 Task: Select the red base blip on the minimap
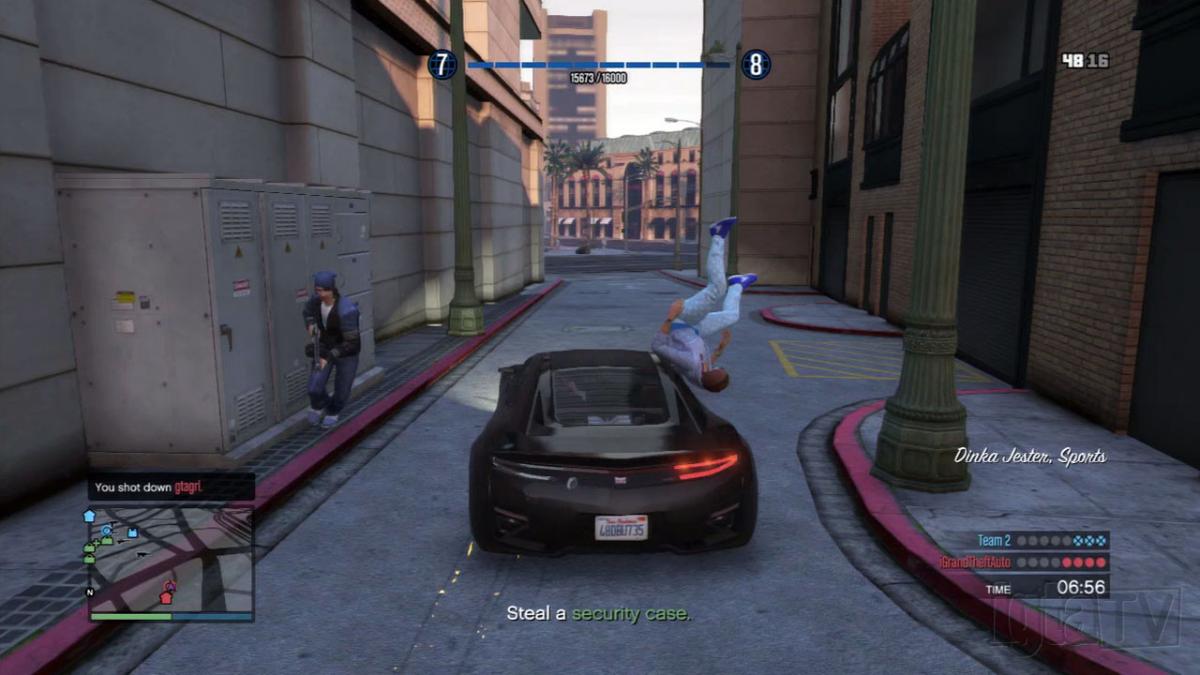point(166,596)
